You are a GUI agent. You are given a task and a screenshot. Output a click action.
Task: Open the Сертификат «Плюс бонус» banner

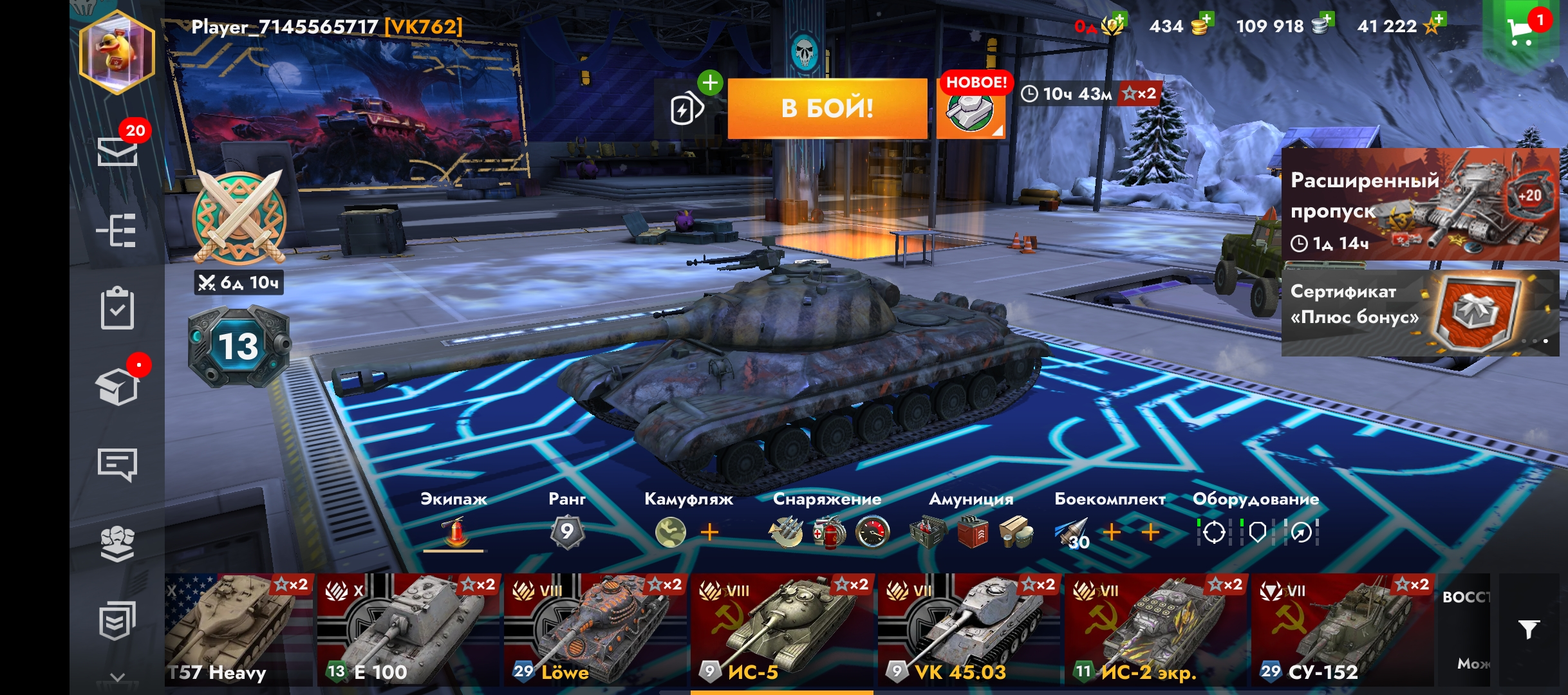(x=1420, y=313)
